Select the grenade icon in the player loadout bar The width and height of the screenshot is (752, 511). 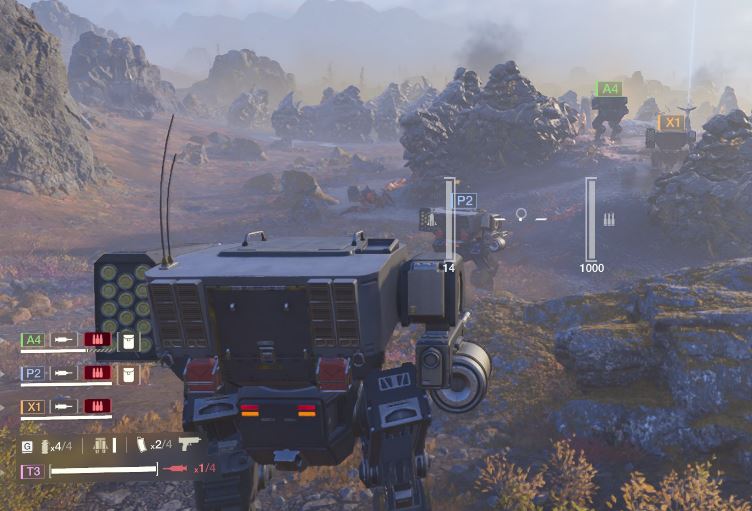[x=42, y=445]
